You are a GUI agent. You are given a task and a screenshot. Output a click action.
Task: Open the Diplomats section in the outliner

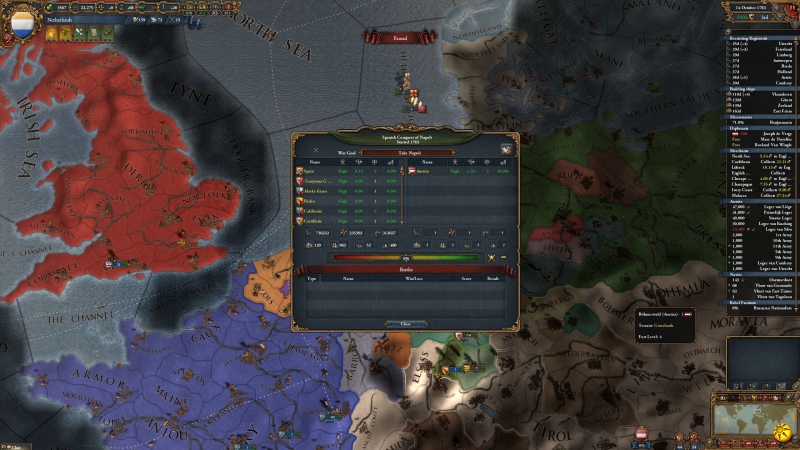click(741, 127)
